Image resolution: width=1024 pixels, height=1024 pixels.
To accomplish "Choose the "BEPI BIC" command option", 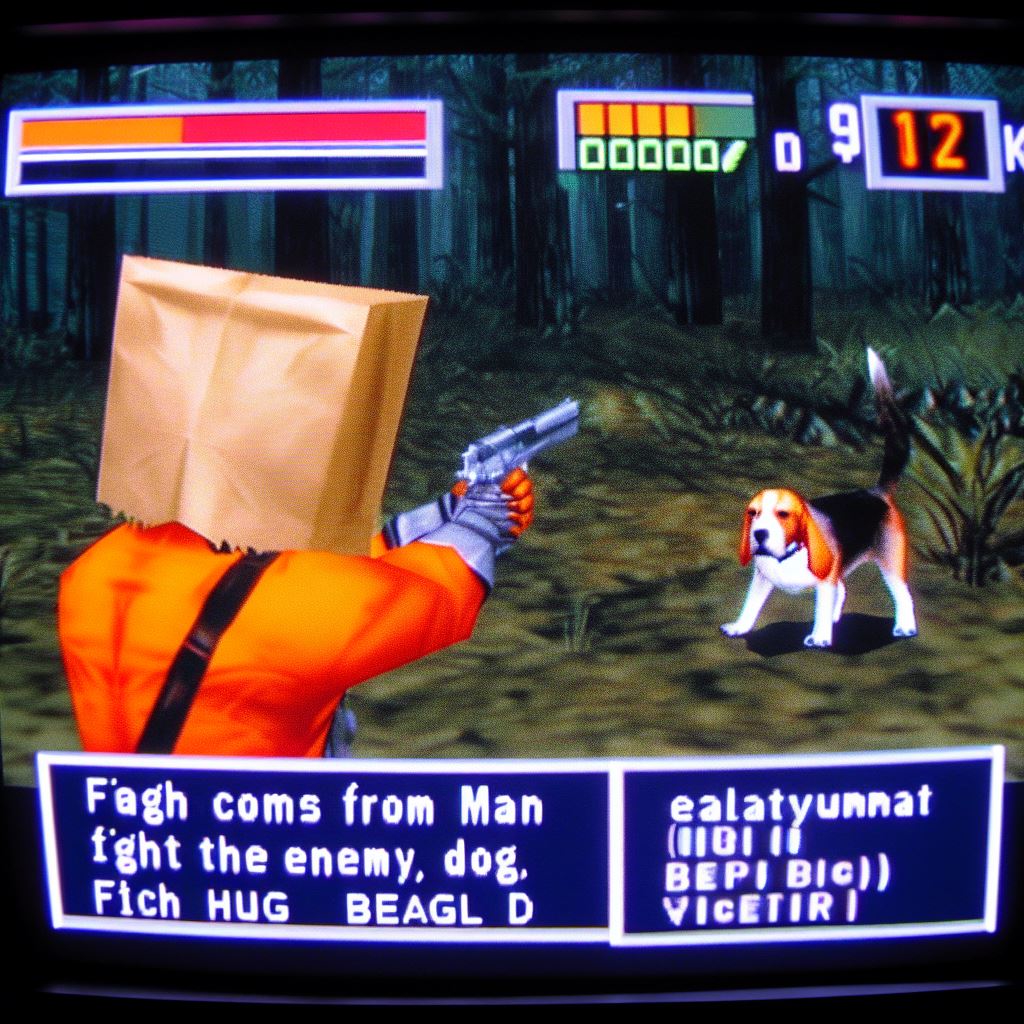I will click(776, 875).
